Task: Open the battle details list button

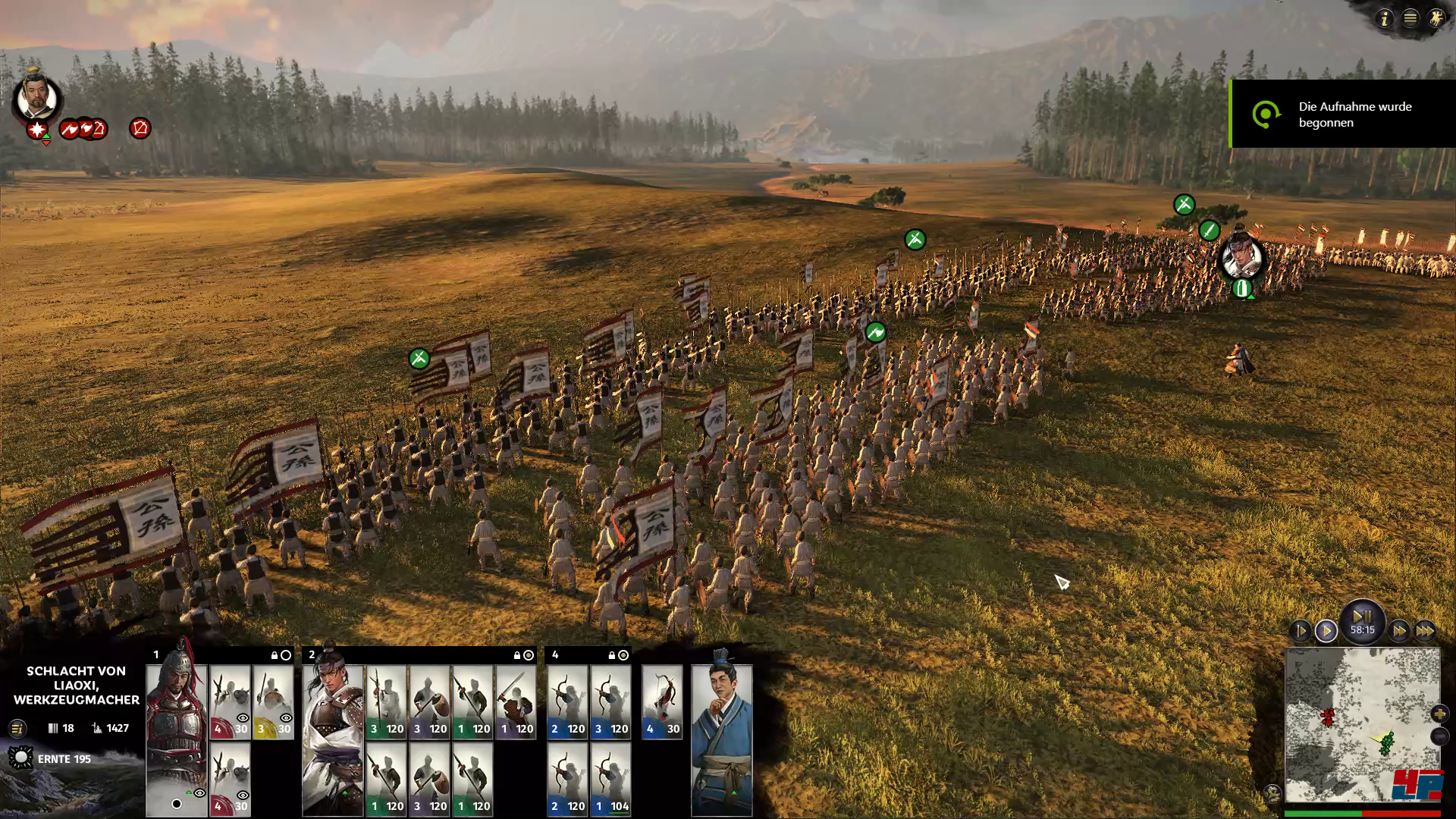Action: point(17,729)
